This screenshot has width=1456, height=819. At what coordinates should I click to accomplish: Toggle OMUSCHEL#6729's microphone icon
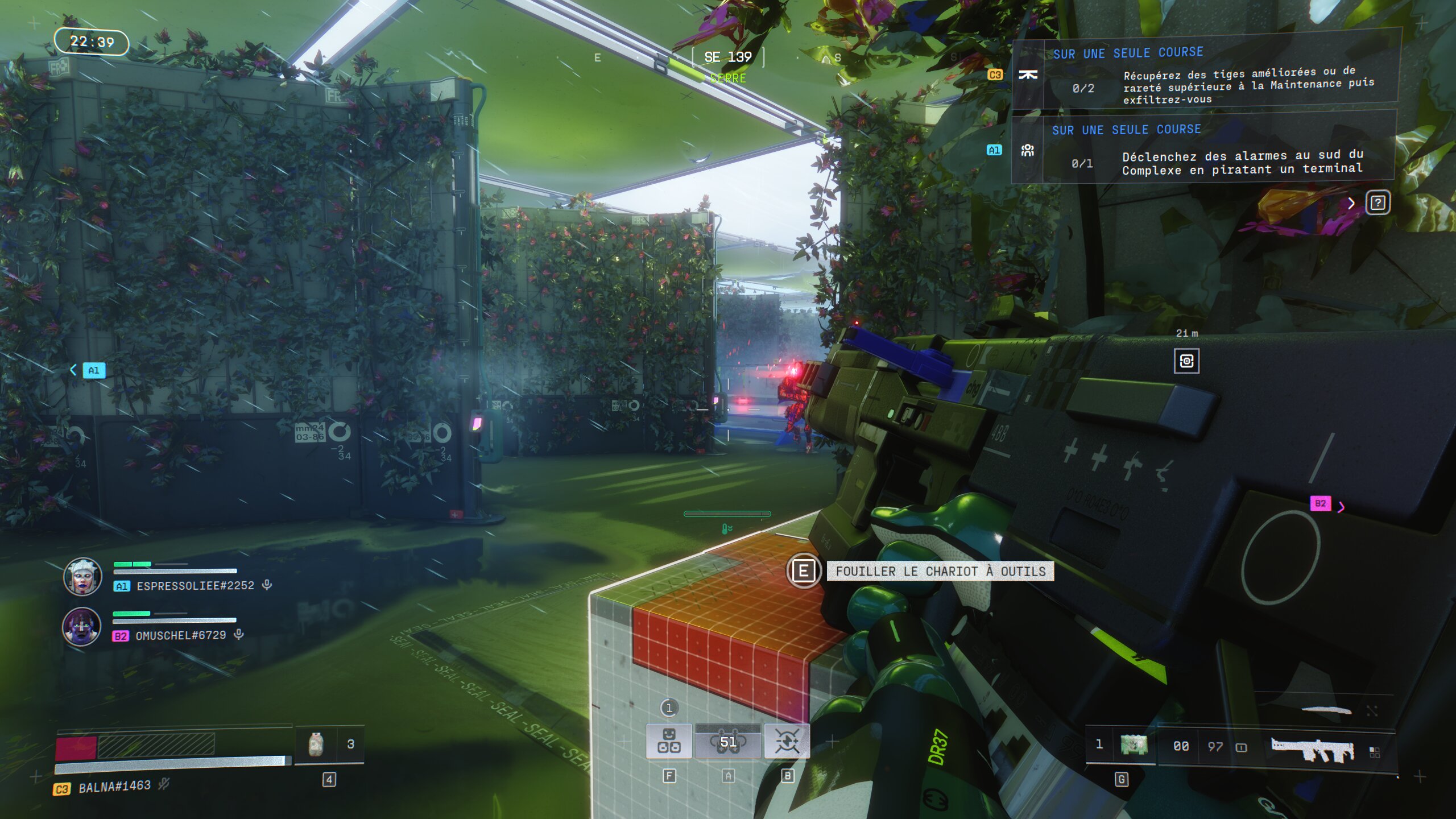point(239,634)
